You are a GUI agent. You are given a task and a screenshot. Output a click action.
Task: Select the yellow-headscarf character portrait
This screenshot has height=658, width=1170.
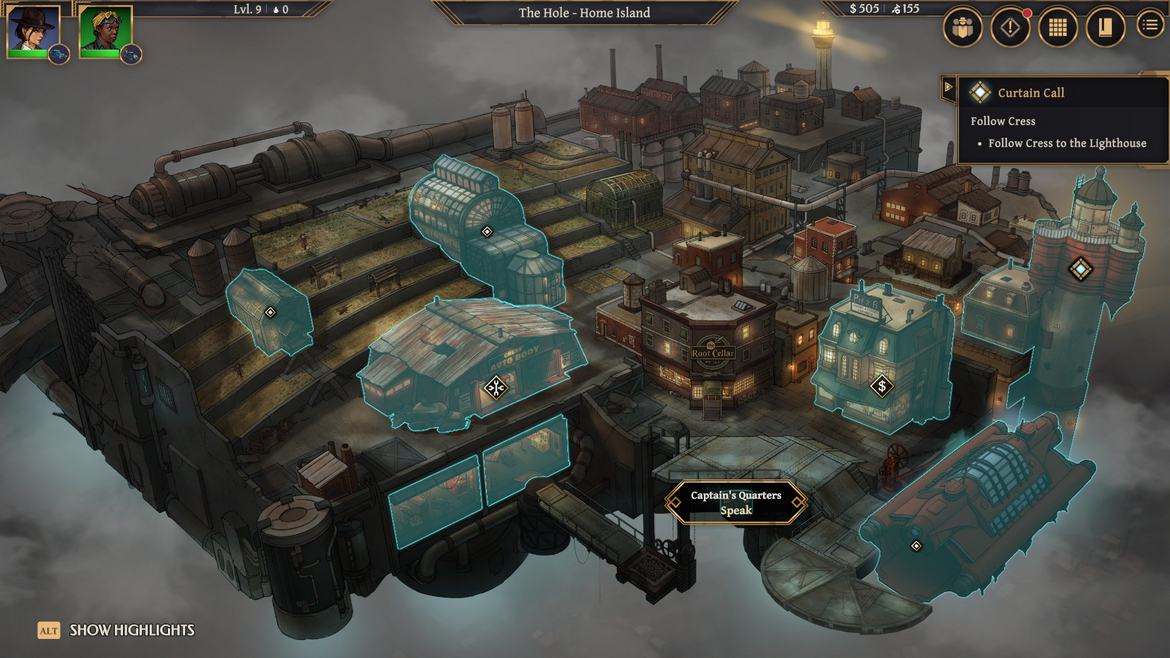pyautogui.click(x=106, y=30)
